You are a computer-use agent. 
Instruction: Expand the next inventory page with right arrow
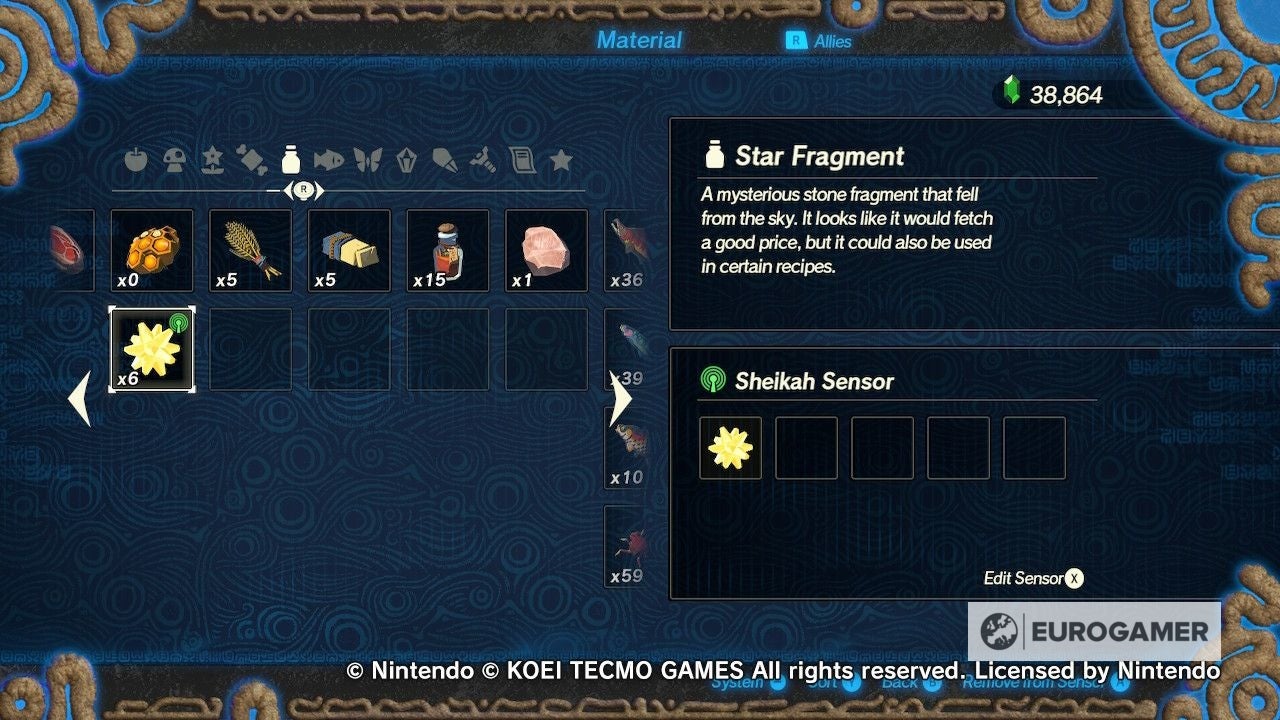point(621,398)
